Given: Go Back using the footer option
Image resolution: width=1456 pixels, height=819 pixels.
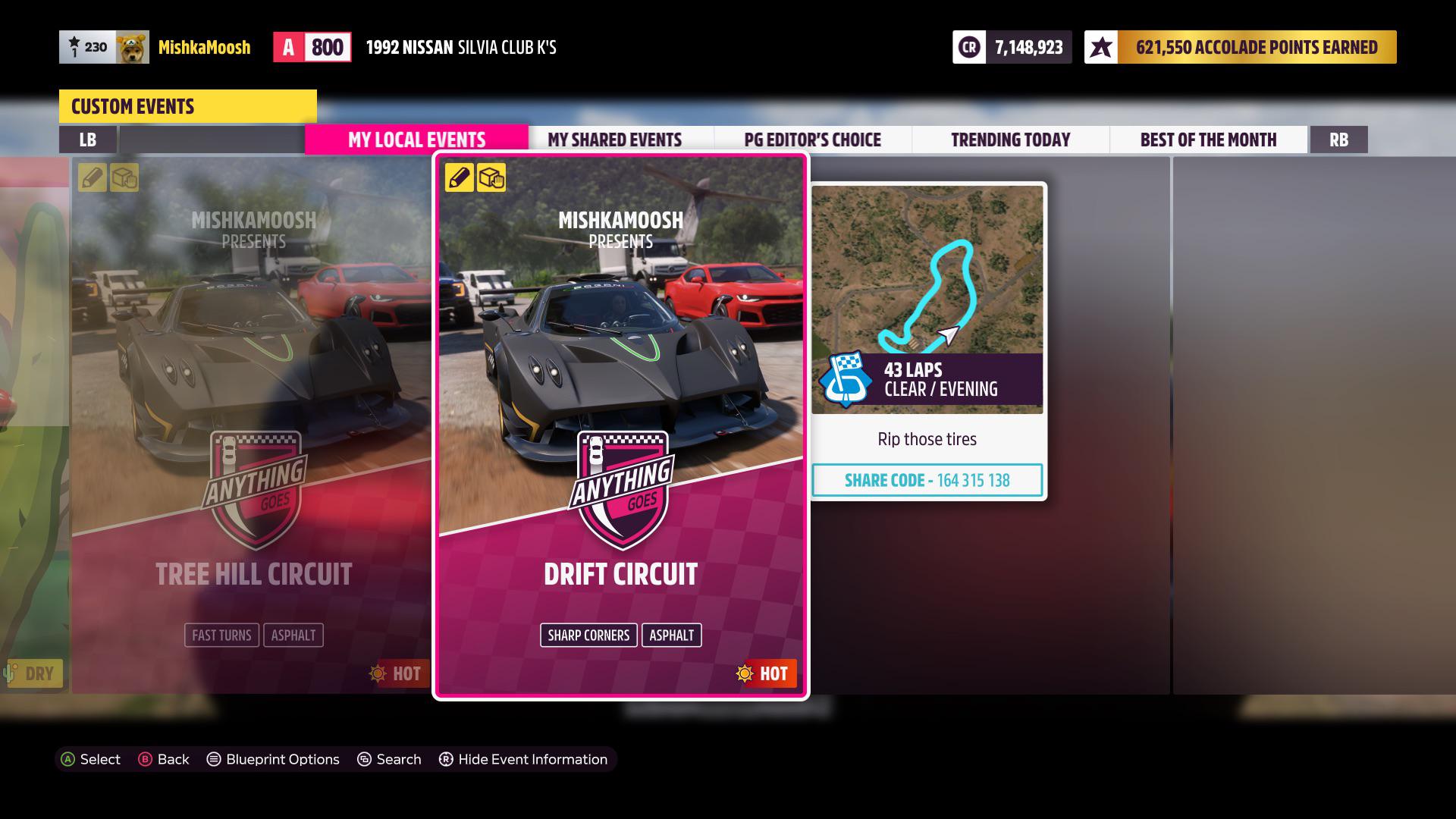Looking at the screenshot, I should click(x=164, y=759).
